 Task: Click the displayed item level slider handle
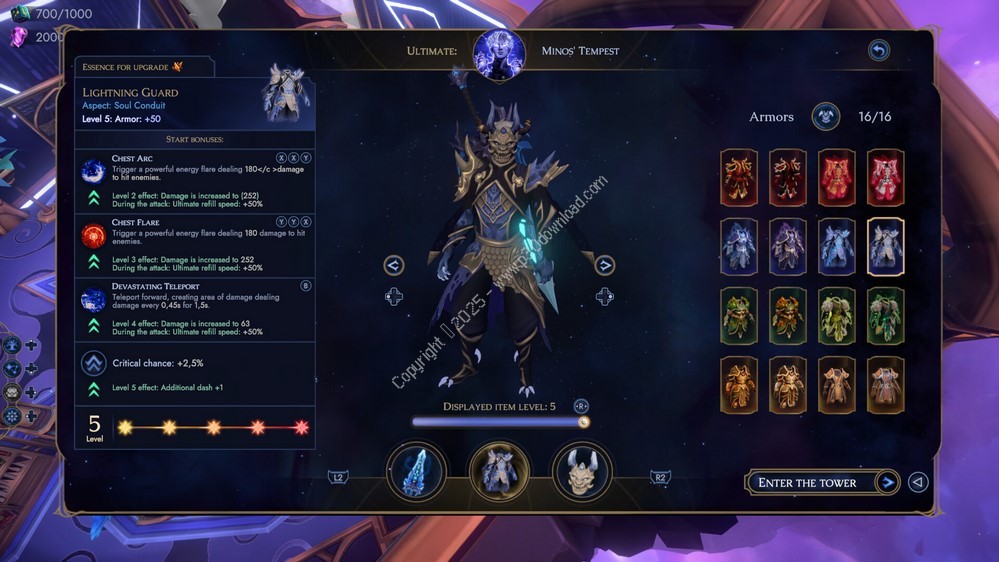[x=584, y=422]
